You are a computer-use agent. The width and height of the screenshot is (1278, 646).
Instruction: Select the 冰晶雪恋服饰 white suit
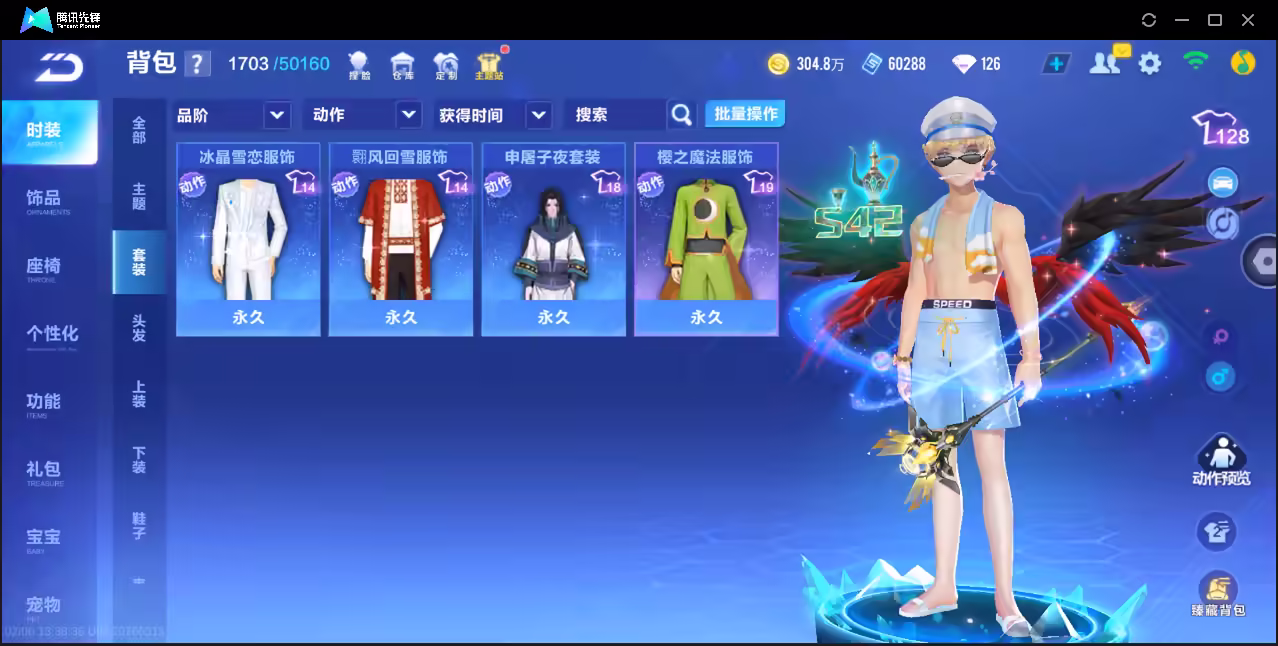248,240
